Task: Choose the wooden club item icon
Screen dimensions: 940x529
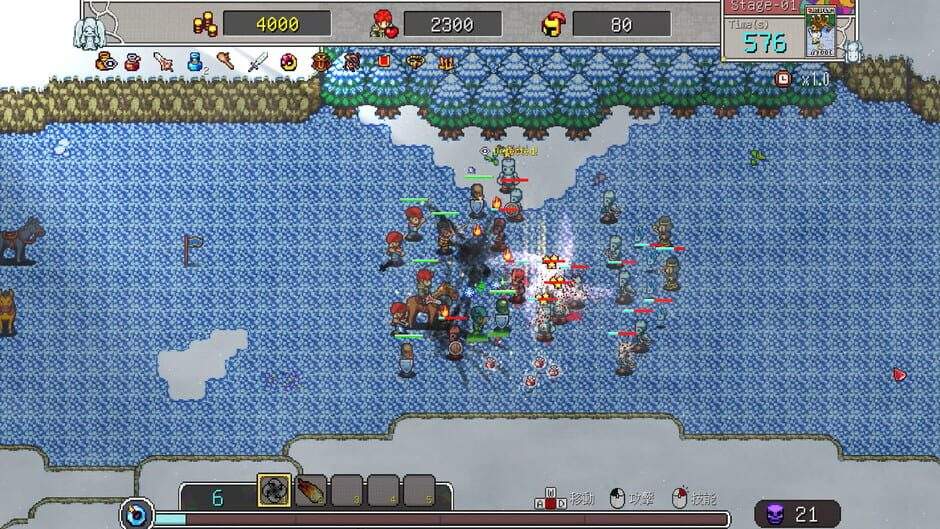Action: pos(226,62)
